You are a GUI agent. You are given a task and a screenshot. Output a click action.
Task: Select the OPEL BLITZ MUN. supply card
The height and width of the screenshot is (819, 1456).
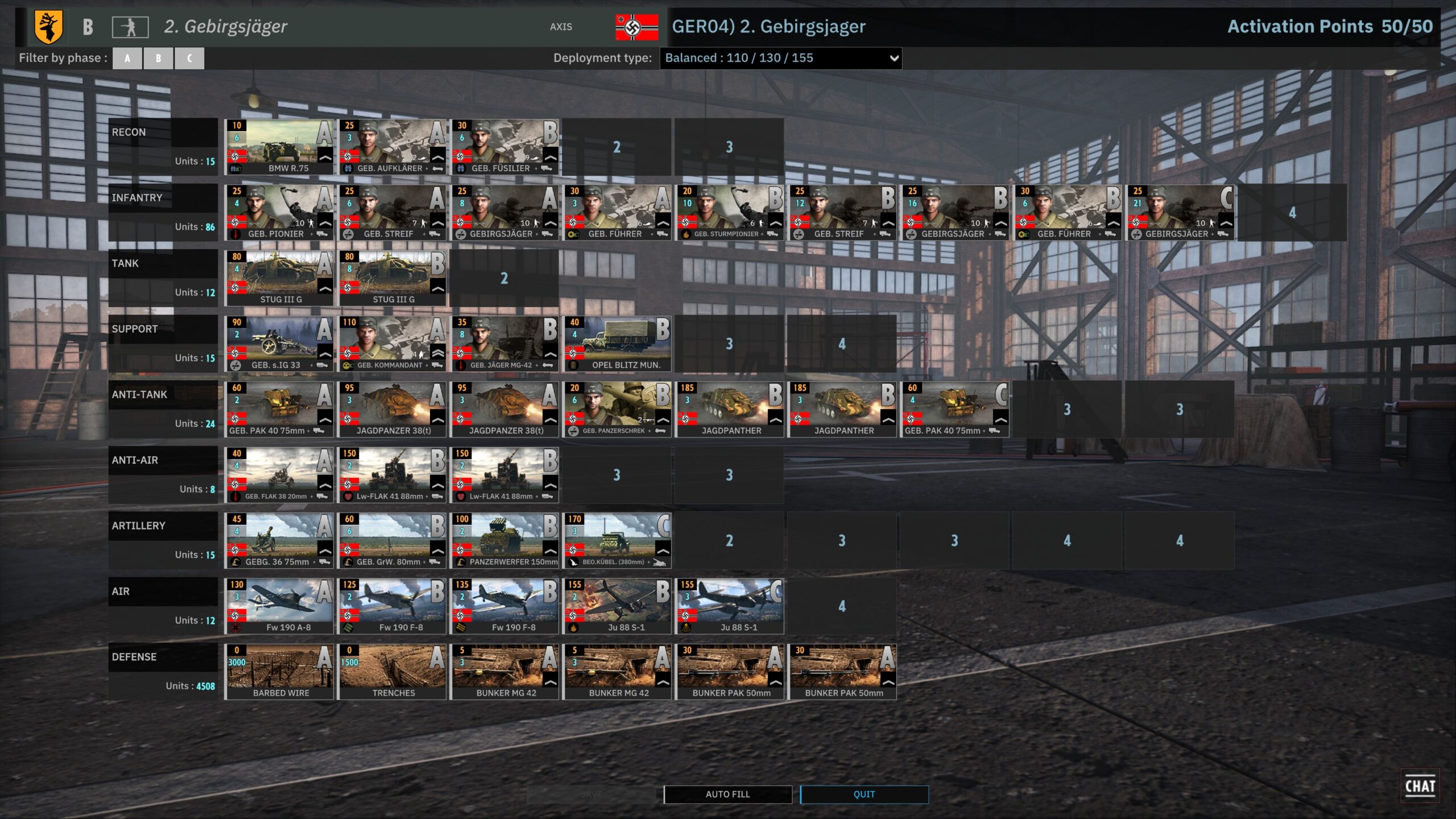(x=617, y=344)
